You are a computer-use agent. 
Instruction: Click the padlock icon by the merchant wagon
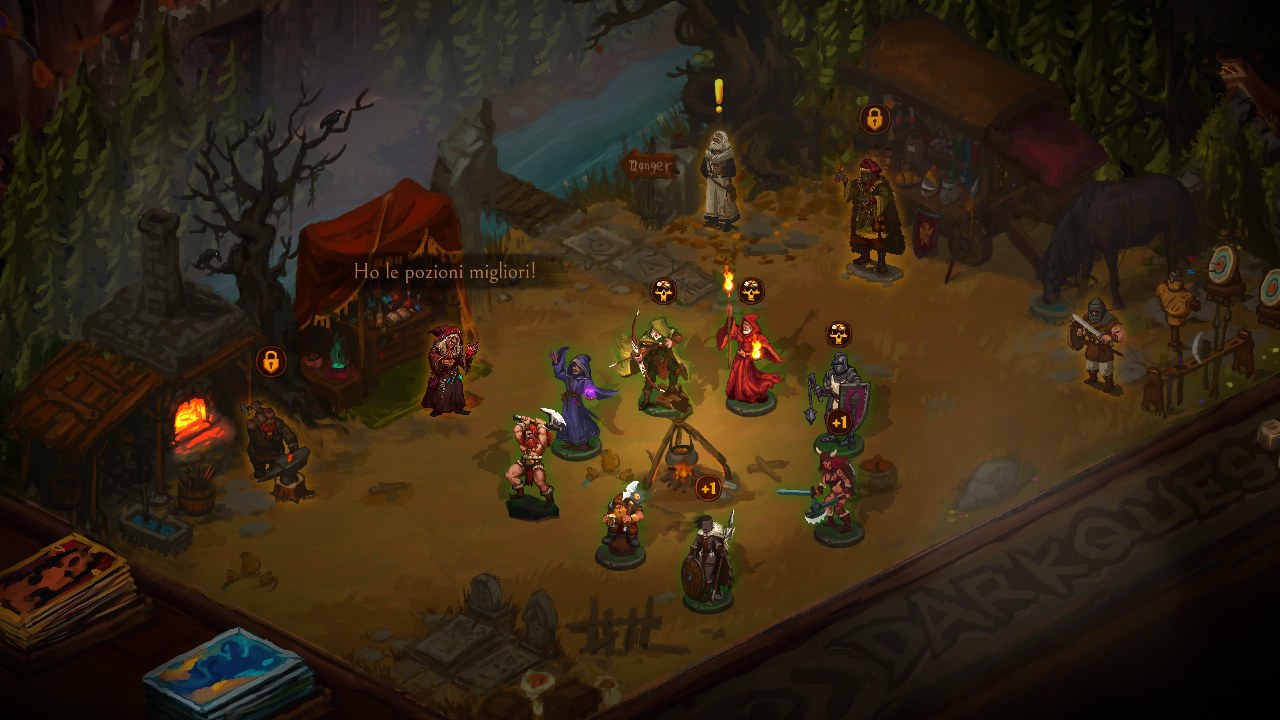pyautogui.click(x=874, y=119)
